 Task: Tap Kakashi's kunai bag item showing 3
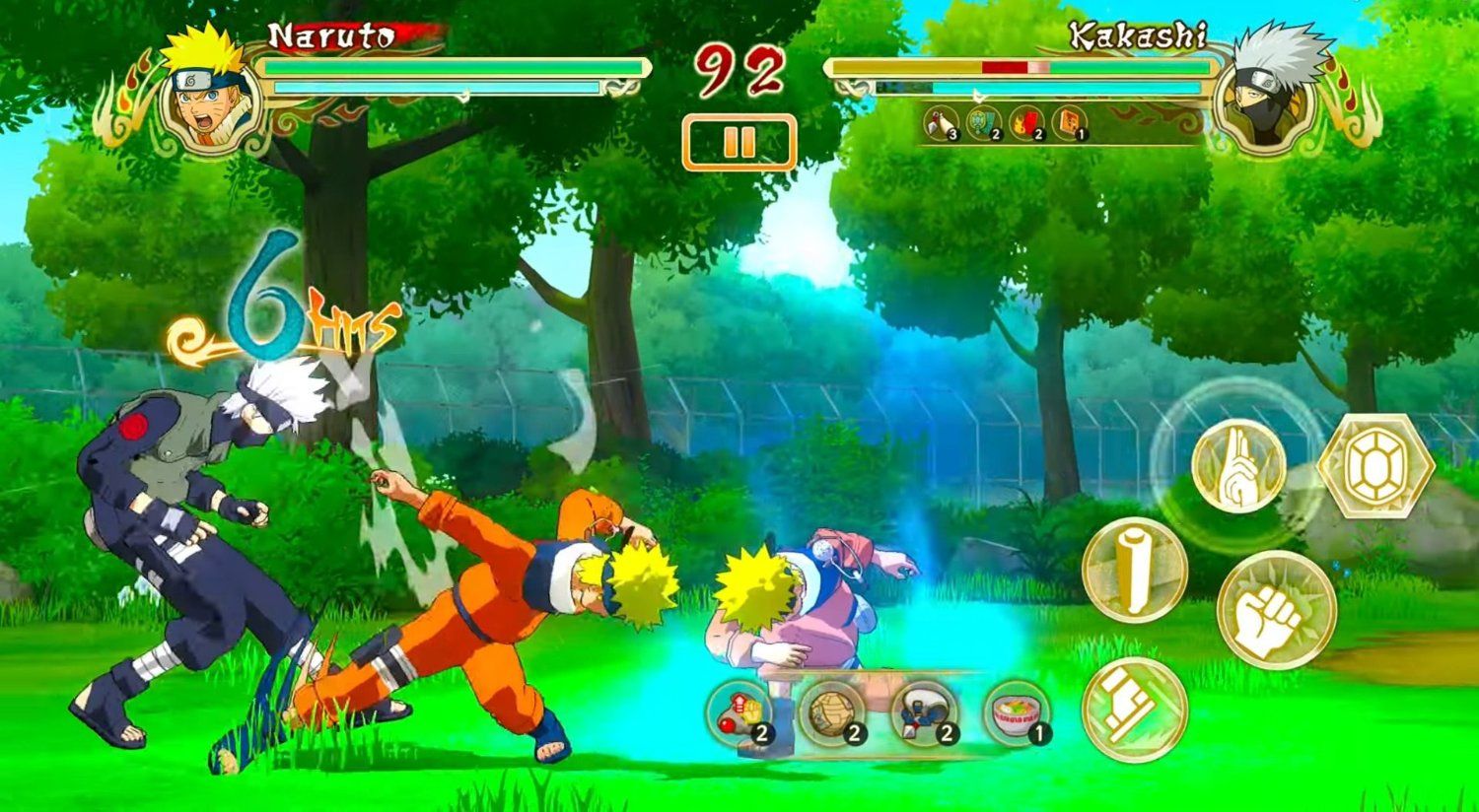[940, 122]
